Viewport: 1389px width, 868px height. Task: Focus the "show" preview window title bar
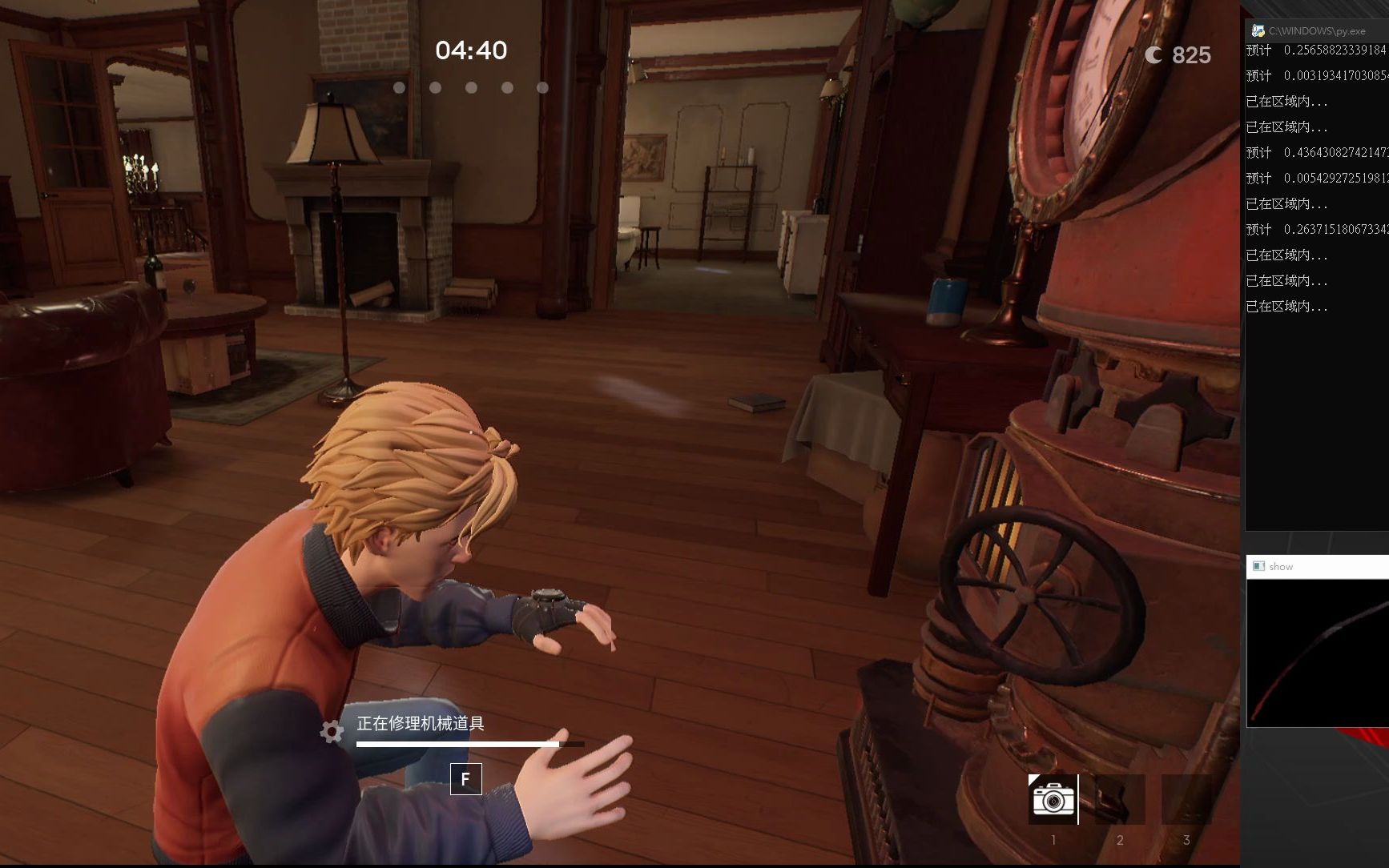point(1322,566)
